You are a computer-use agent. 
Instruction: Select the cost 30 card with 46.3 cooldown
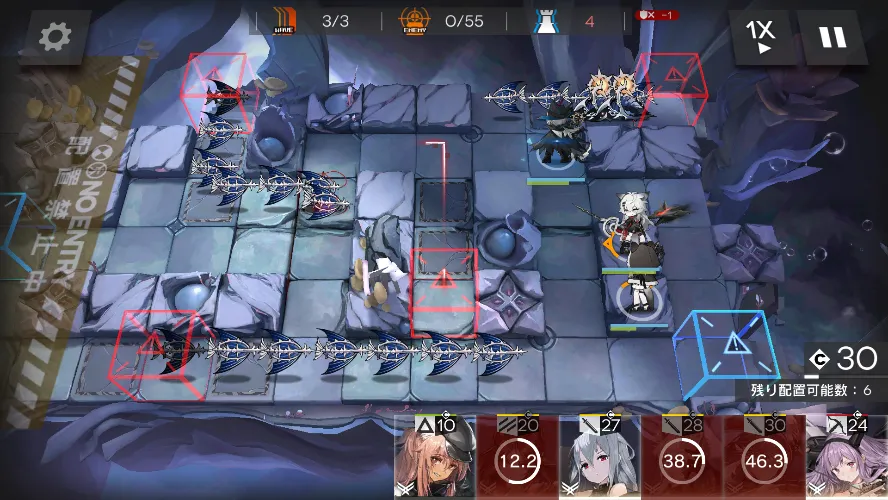pyautogui.click(x=763, y=458)
